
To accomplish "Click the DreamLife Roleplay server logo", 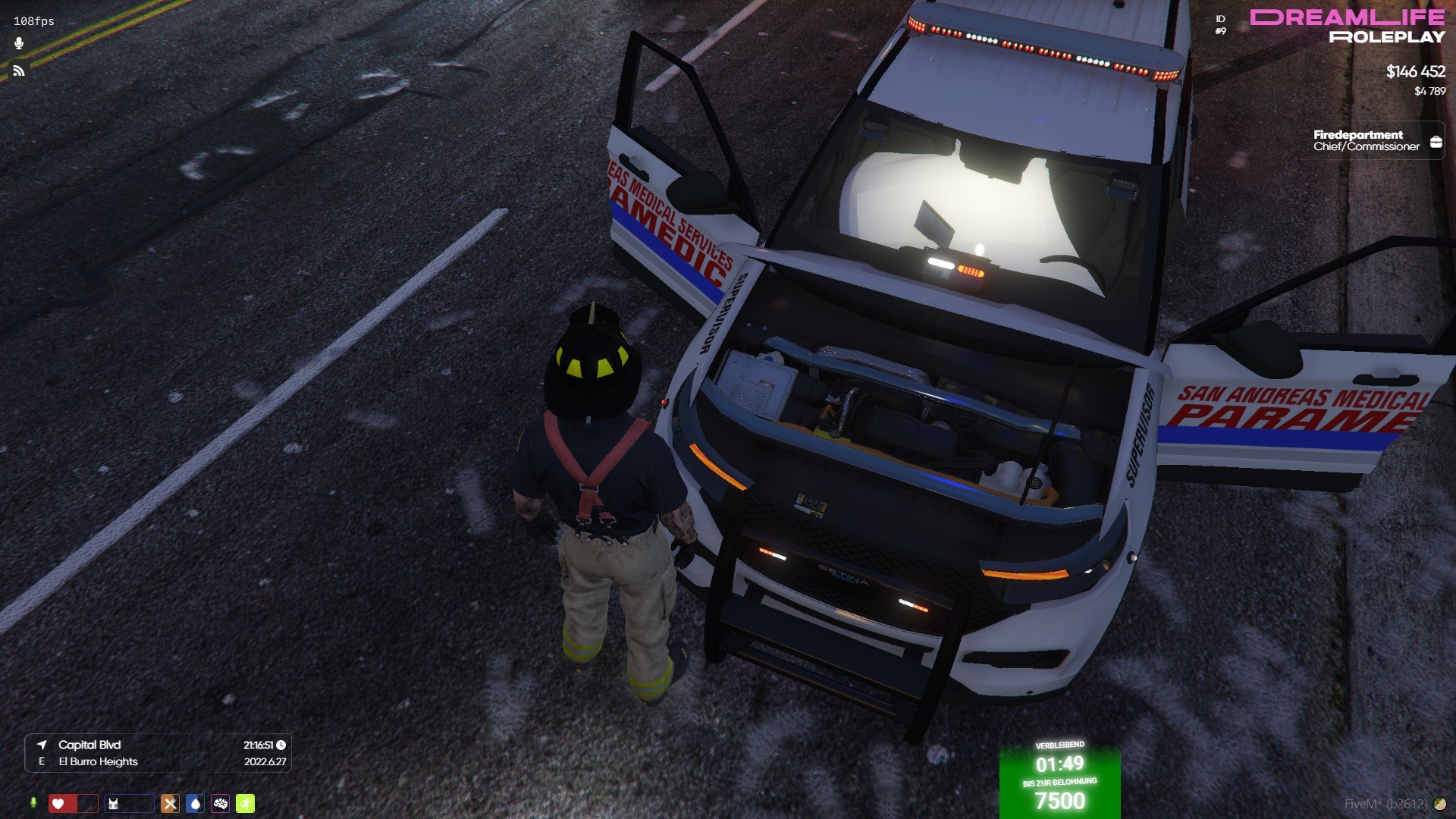I will 1348,27.
